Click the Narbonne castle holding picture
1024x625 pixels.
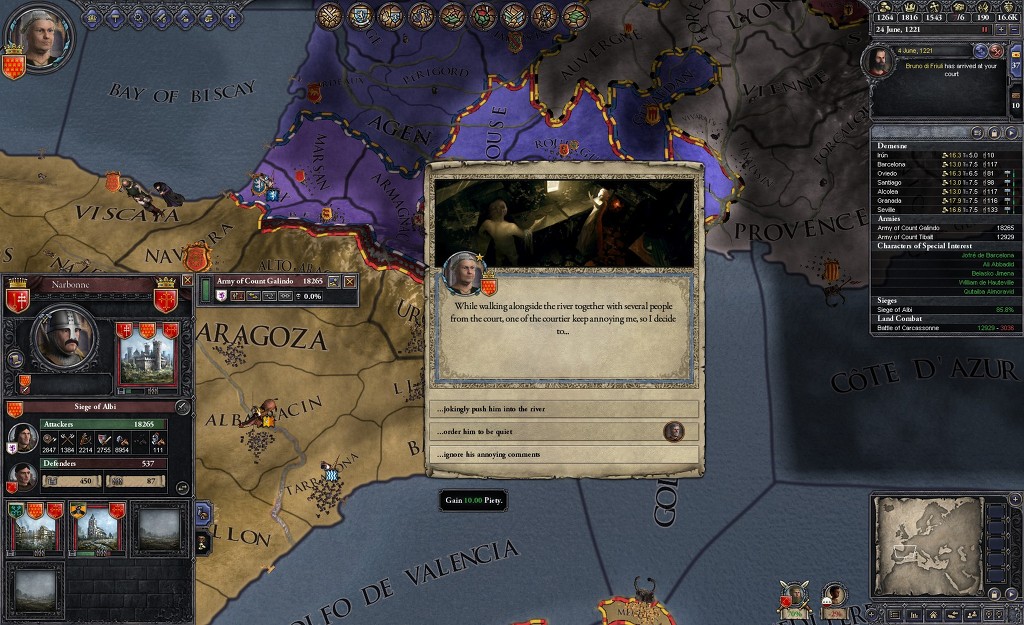pyautogui.click(x=147, y=353)
